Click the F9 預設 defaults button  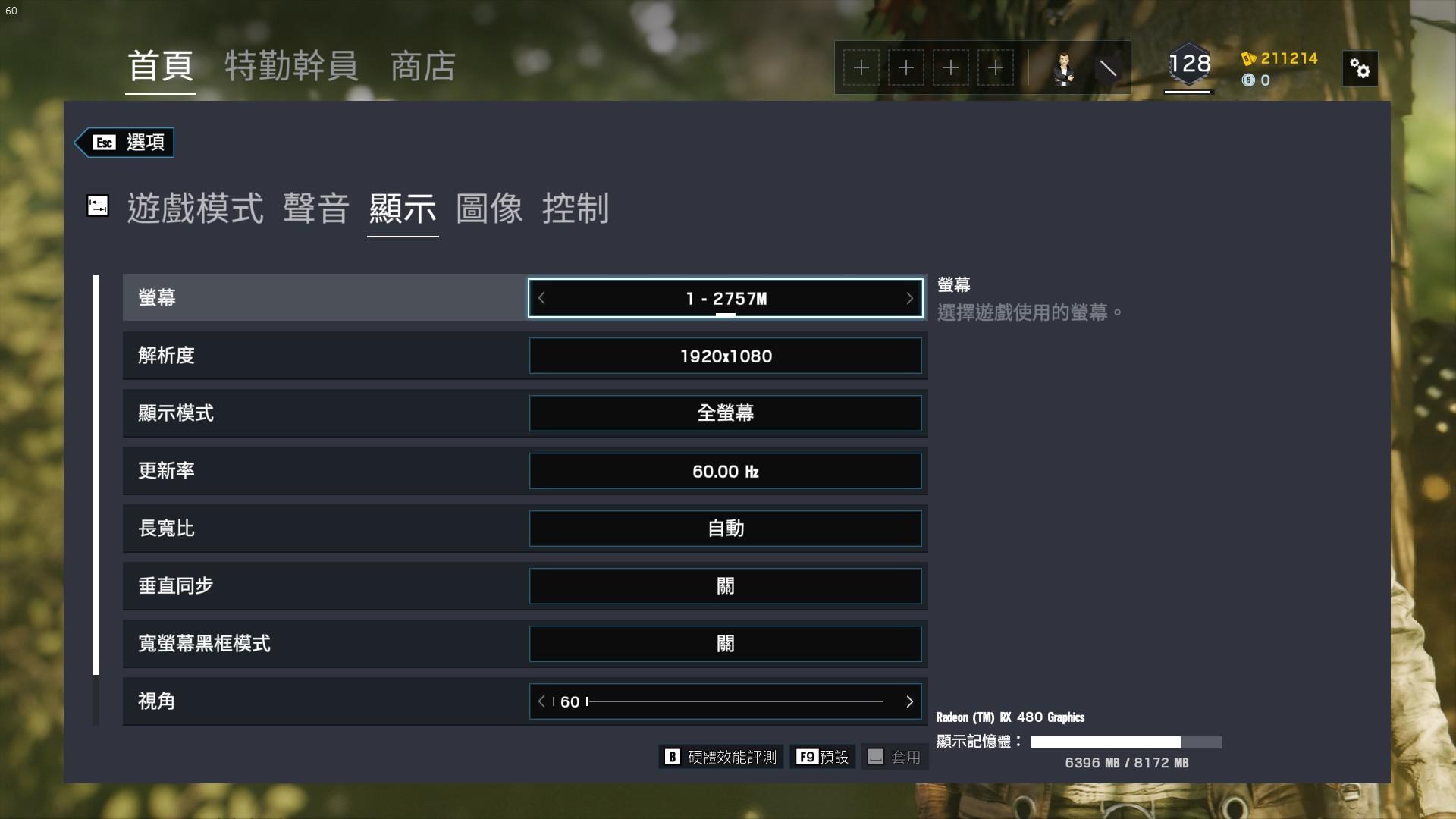823,756
